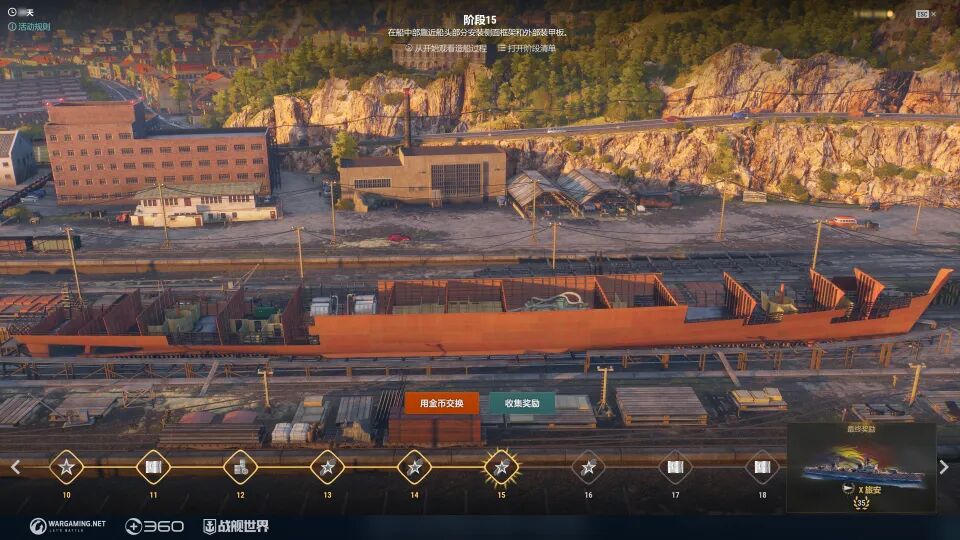The height and width of the screenshot is (540, 960).
Task: Open the 打开阶段清单 stage list
Action: click(x=525, y=48)
